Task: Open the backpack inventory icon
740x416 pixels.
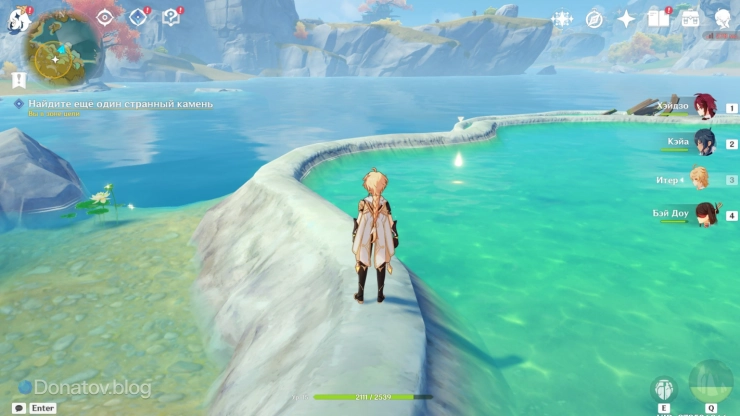Action: point(690,18)
